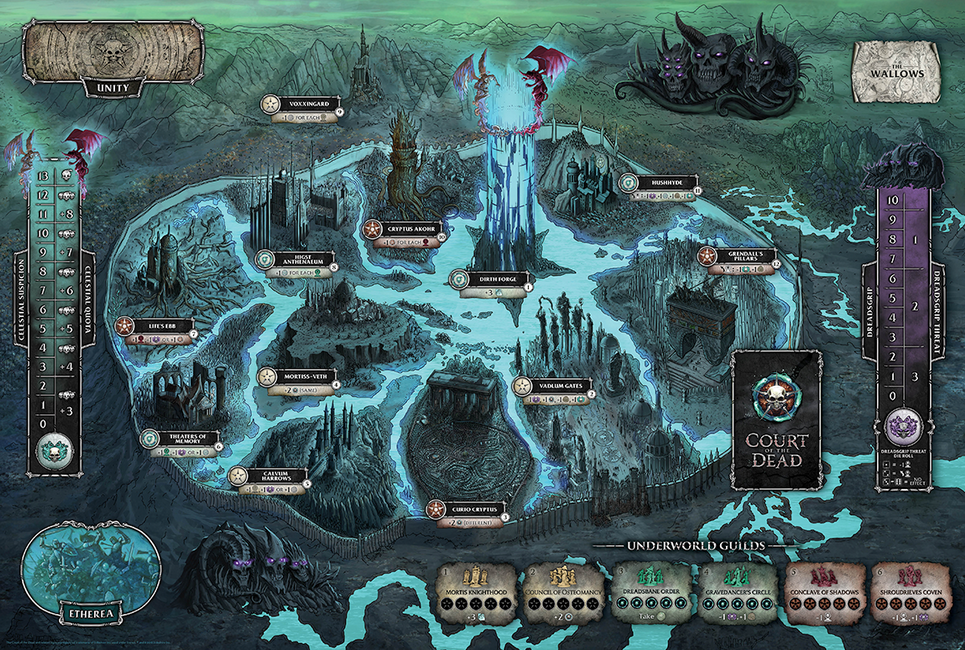Select the Wallows scroll space

(x=896, y=70)
